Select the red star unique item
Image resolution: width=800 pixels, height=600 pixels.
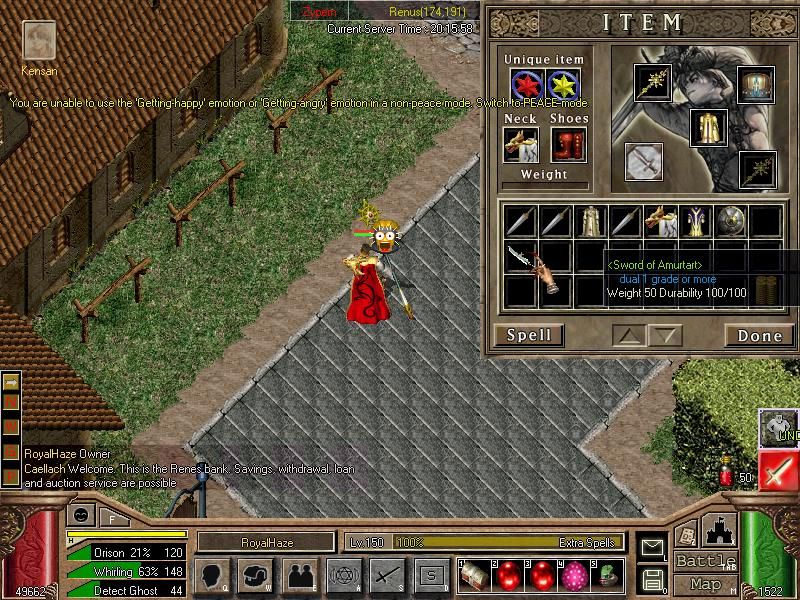pyautogui.click(x=526, y=86)
